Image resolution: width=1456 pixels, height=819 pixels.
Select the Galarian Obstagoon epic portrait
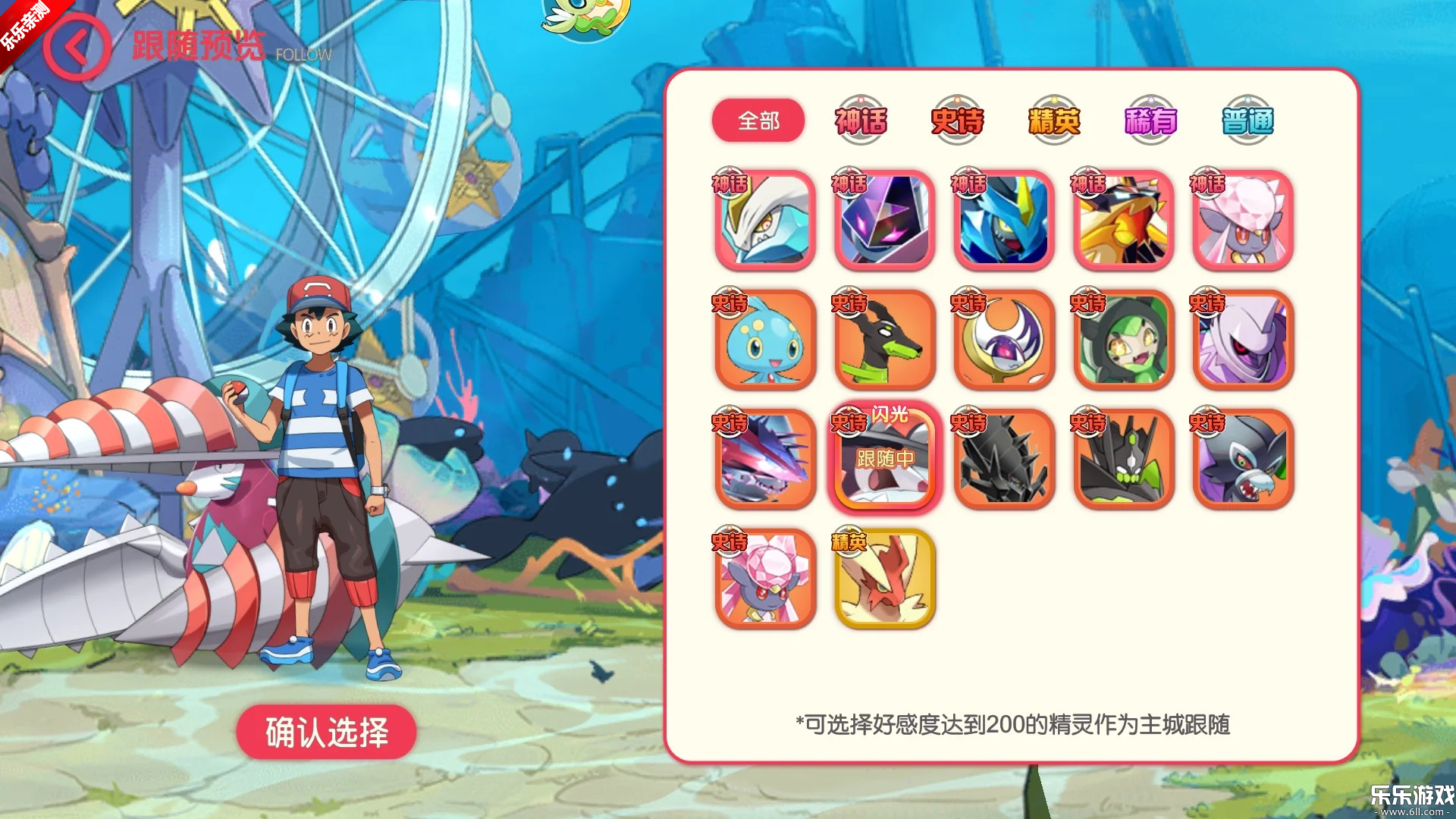pos(1241,461)
